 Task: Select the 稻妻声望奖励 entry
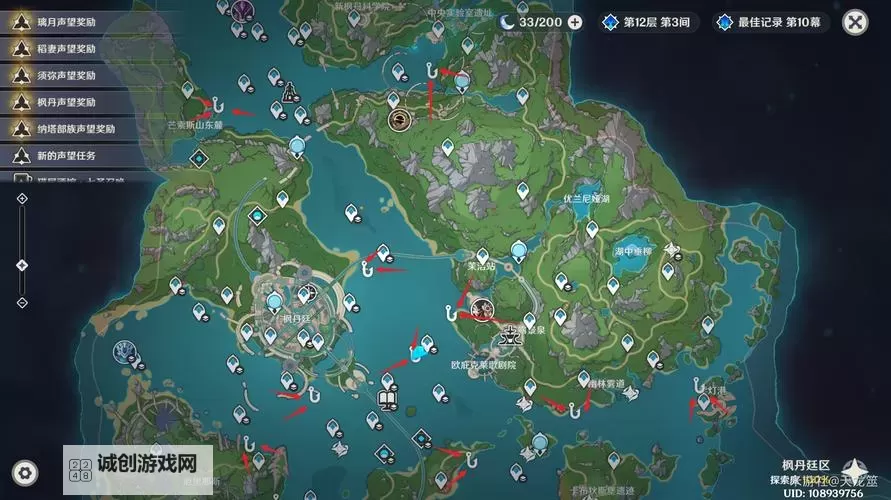tap(62, 48)
